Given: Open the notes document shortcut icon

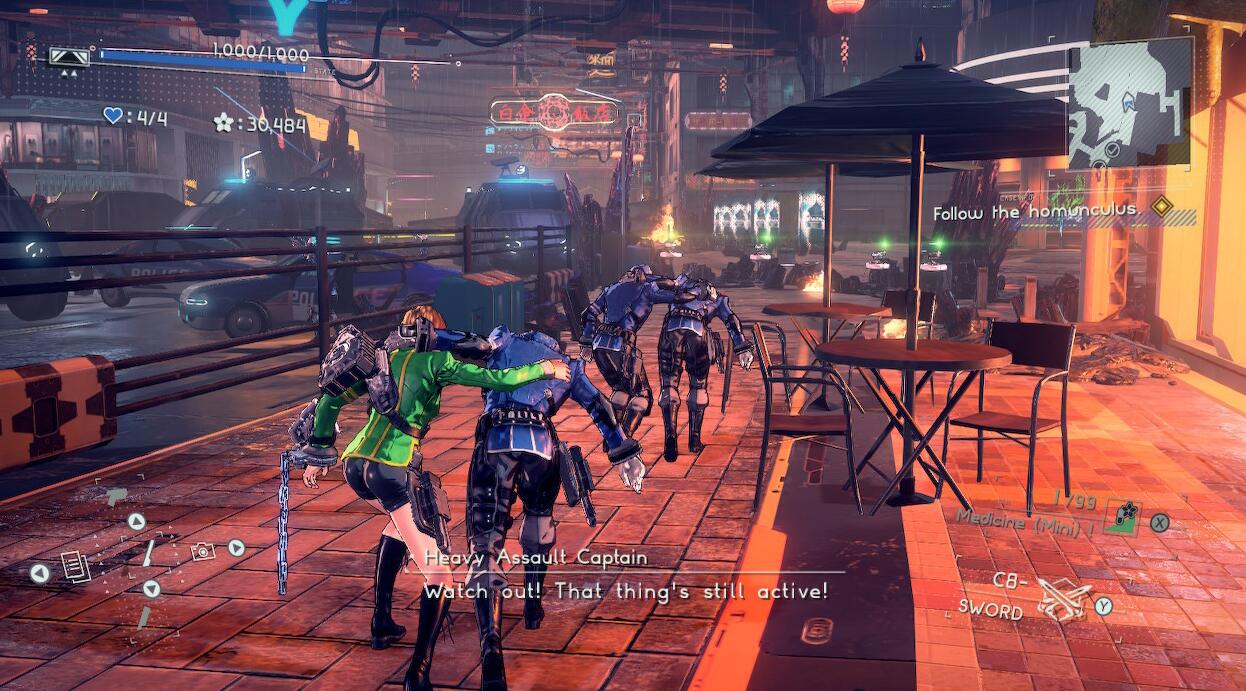Looking at the screenshot, I should pyautogui.click(x=75, y=566).
